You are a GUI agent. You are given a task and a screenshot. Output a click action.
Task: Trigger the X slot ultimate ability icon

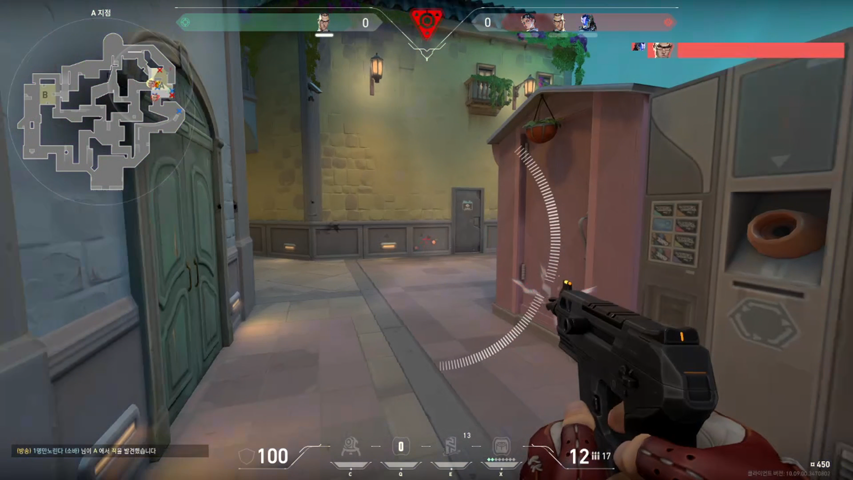501,446
